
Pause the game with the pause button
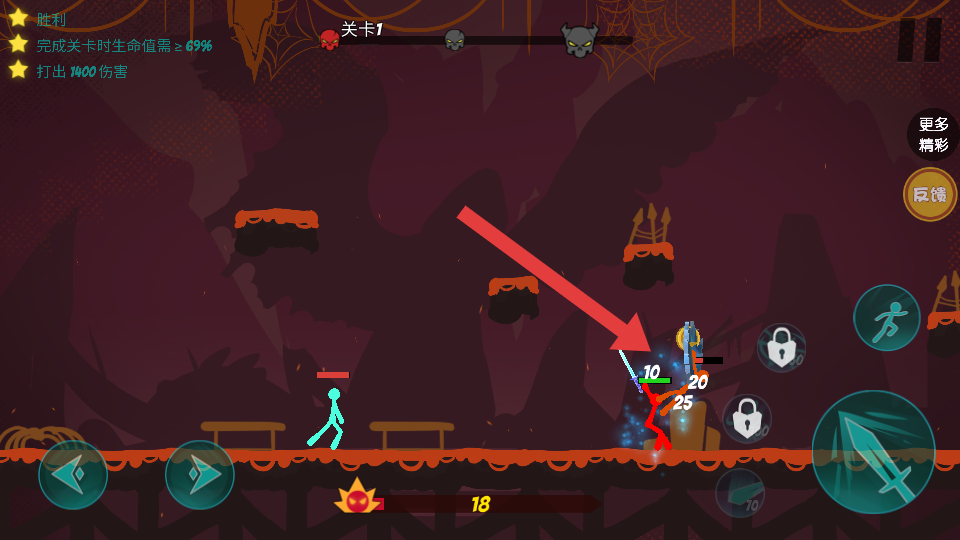coord(919,40)
